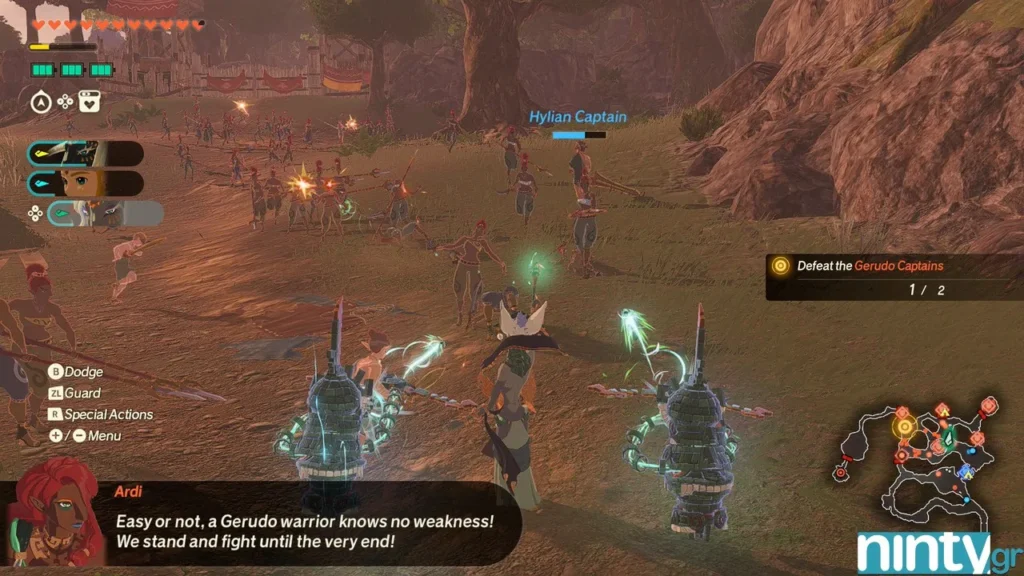
Task: Select the yellow objective marker on minimap
Action: pyautogui.click(x=905, y=426)
